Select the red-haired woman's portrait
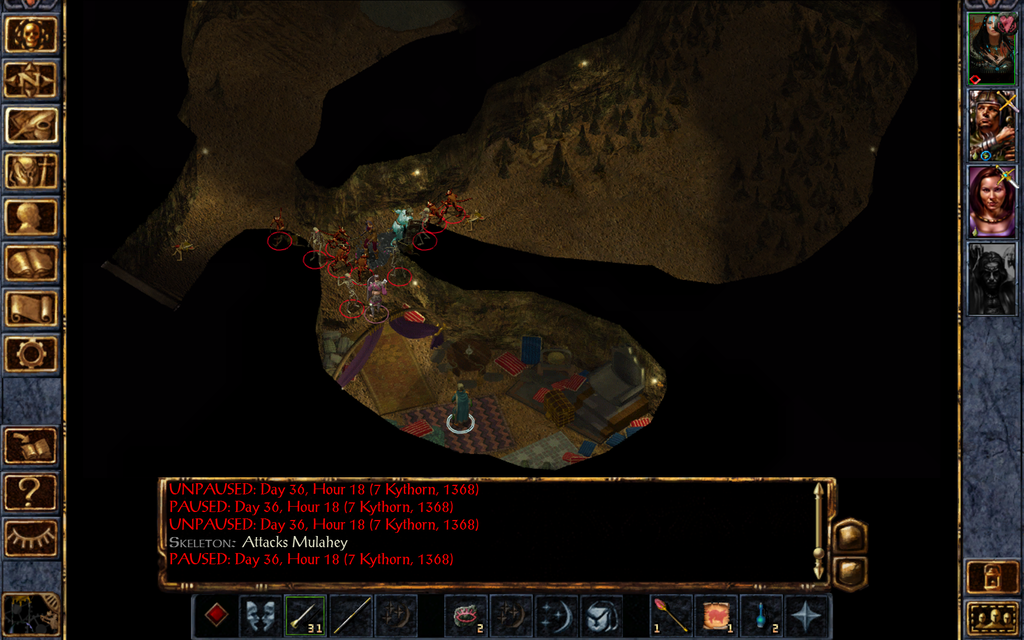 [991, 201]
